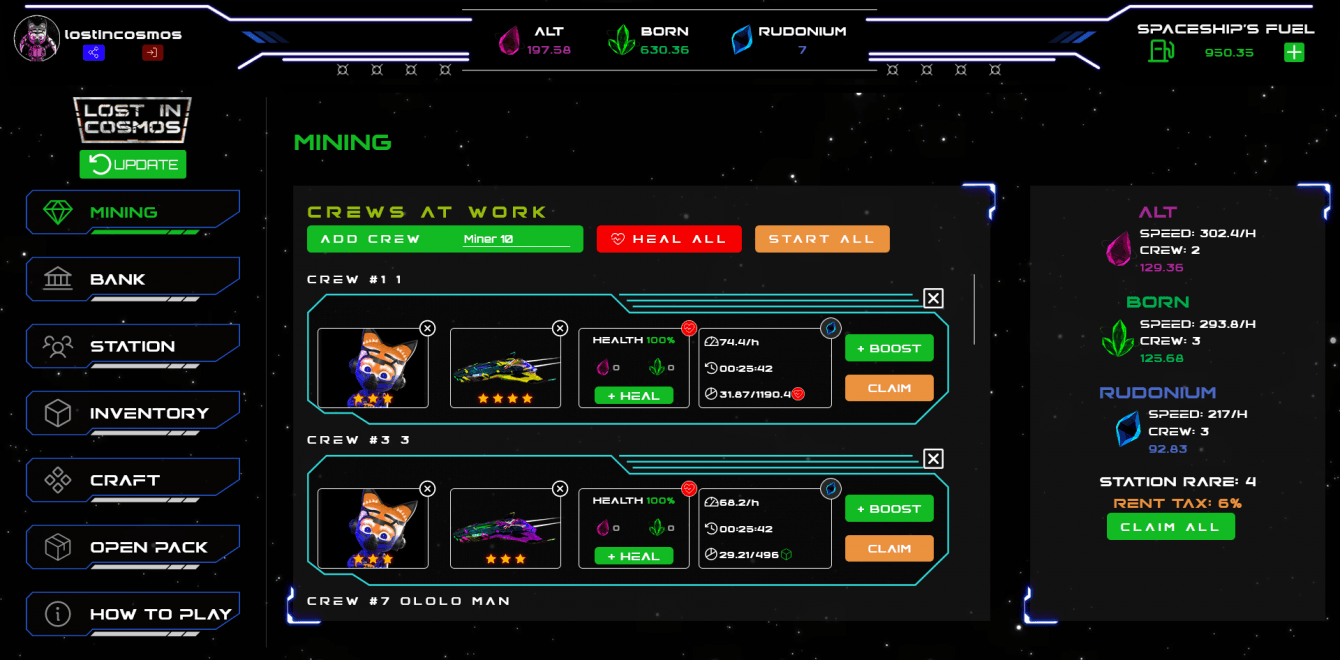Open the Miner 10 crew selector
This screenshot has height=660, width=1340.
click(515, 240)
